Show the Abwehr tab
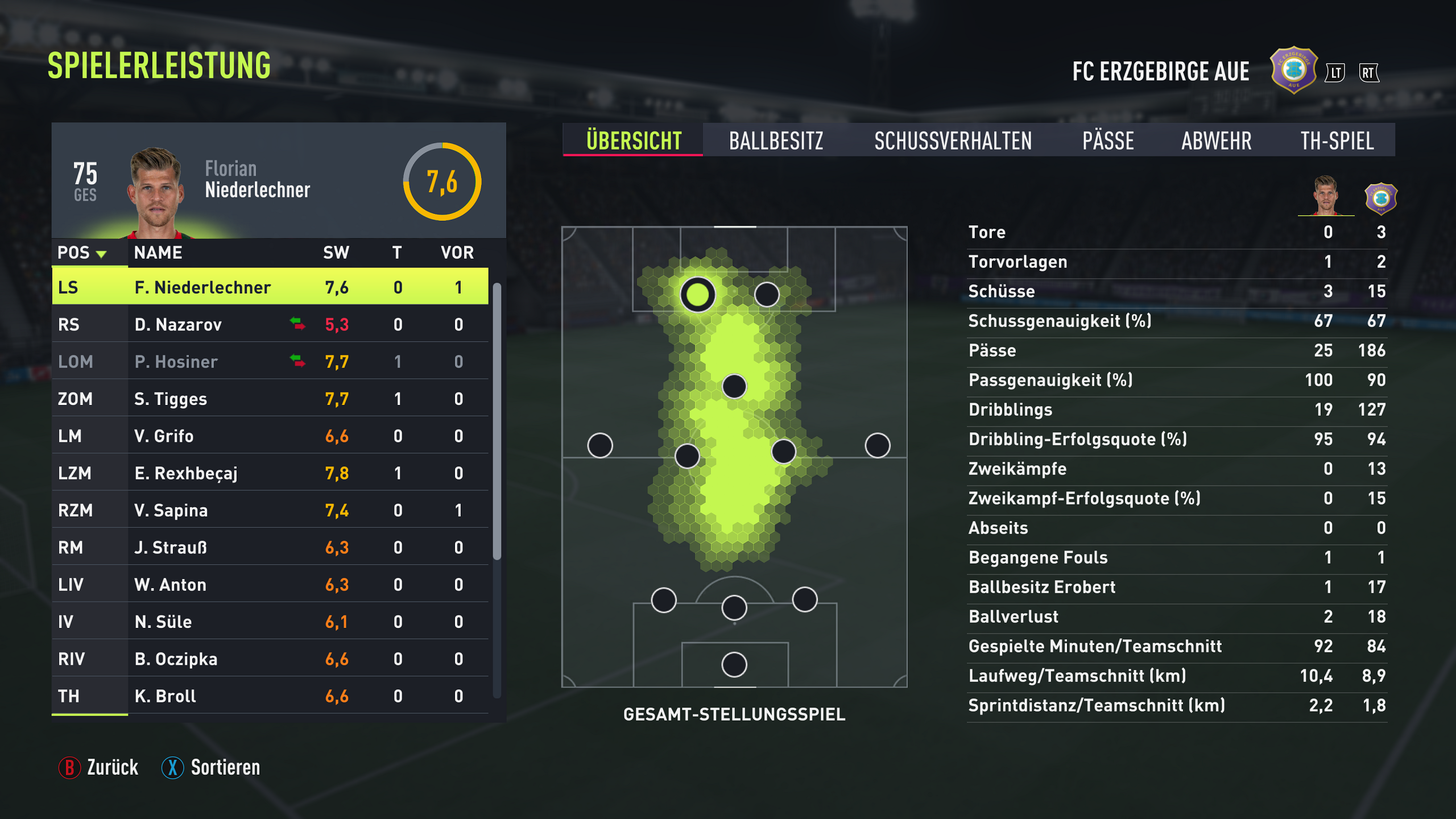Screen dimensions: 1456x819 tap(1216, 140)
